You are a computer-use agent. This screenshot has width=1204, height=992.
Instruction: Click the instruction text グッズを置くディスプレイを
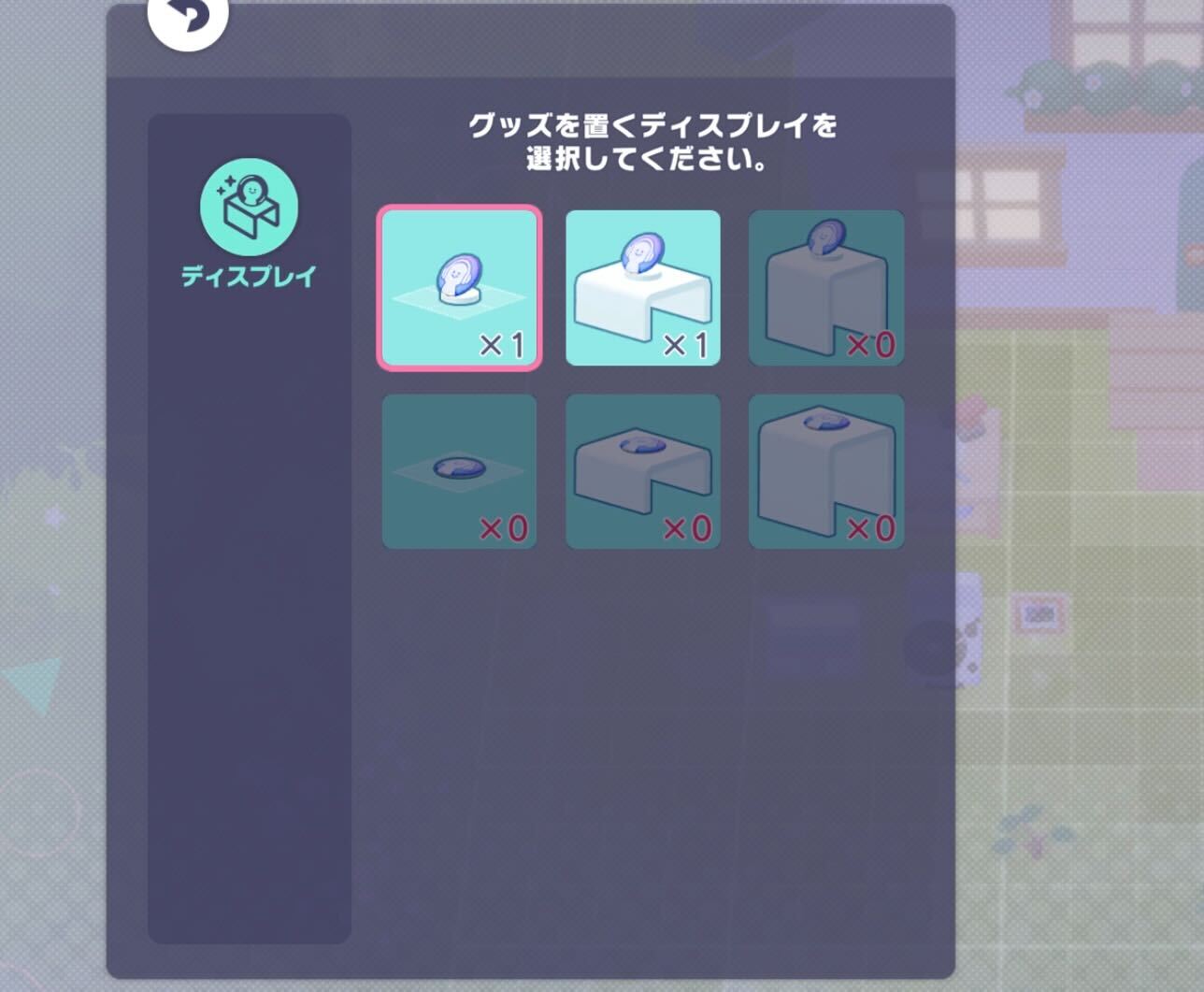pyautogui.click(x=654, y=124)
